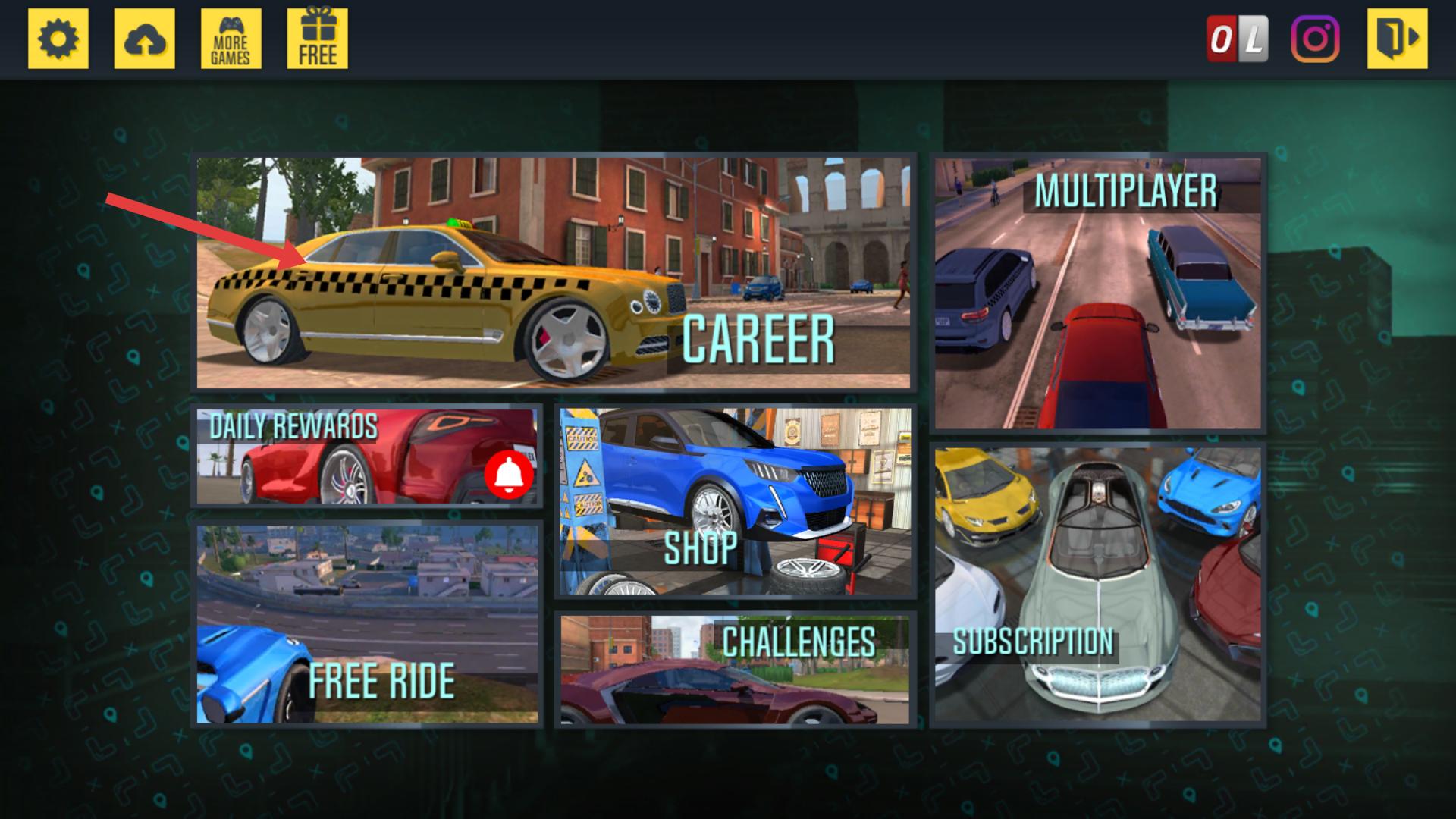The image size is (1456, 819).
Task: Open the gear settings menu
Action: click(58, 39)
